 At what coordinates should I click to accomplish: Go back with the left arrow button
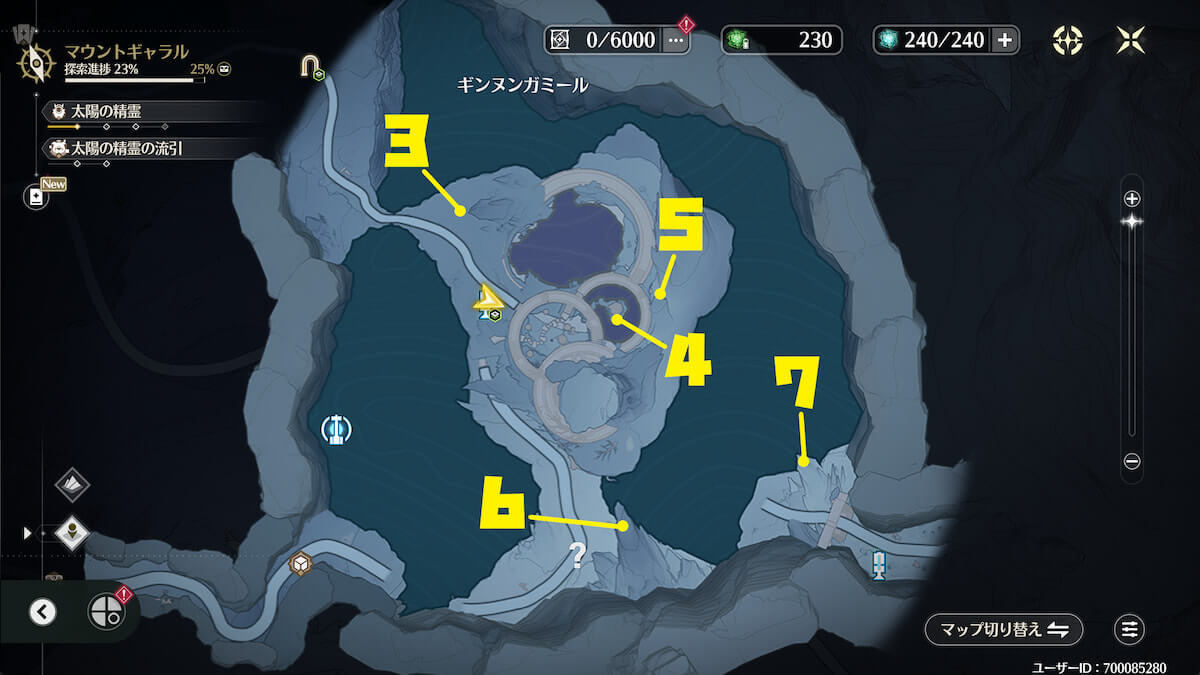42,611
